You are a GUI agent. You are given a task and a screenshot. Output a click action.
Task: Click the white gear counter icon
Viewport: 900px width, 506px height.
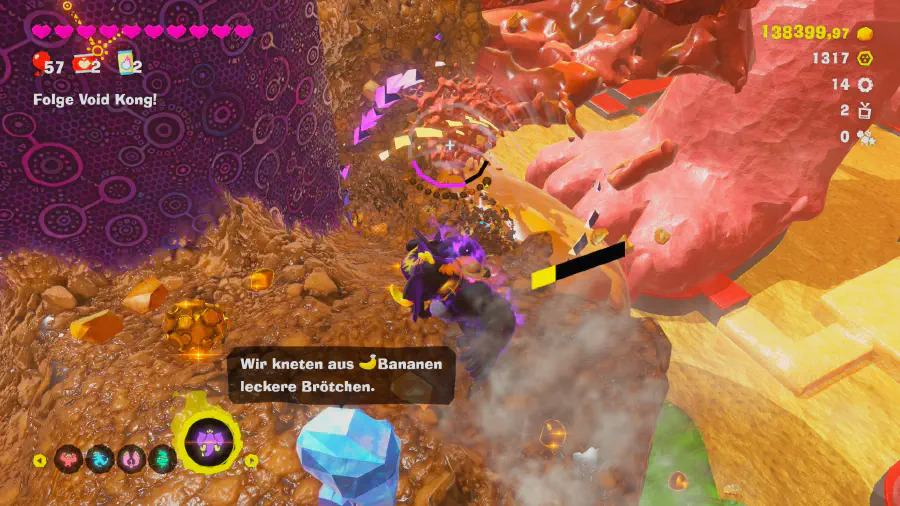point(866,85)
